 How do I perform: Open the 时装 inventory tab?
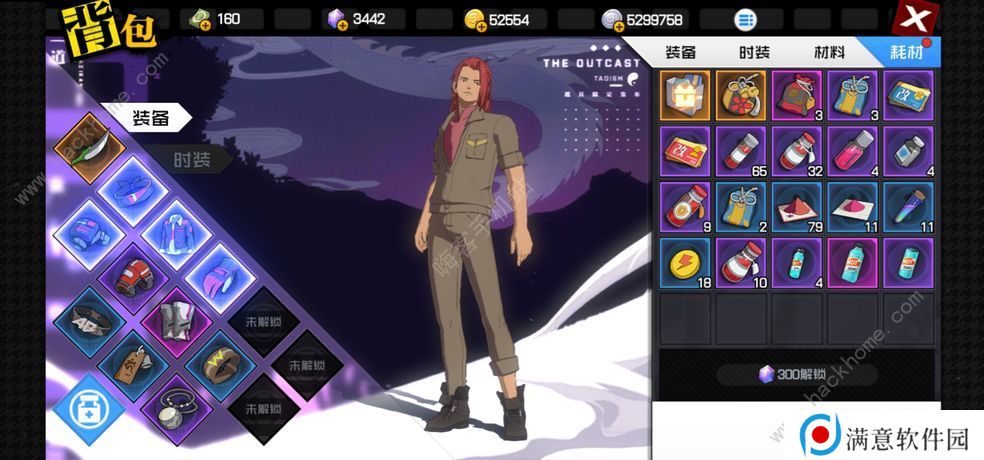tap(754, 53)
